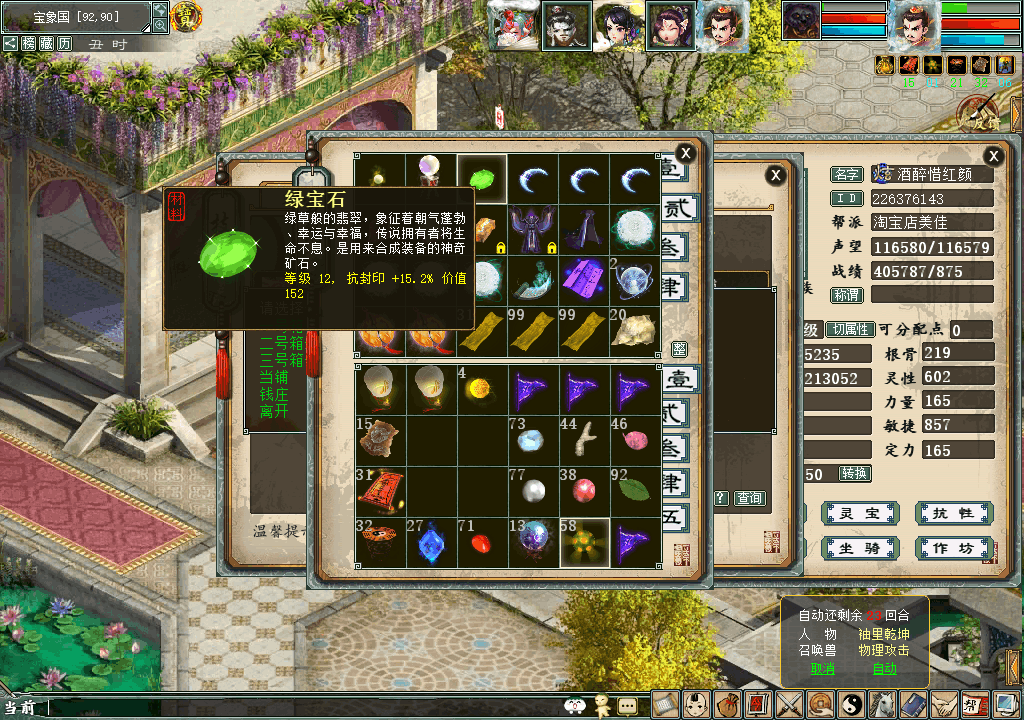1024x720 pixels.
Task: Click the 转换 convert button
Action: coord(854,473)
